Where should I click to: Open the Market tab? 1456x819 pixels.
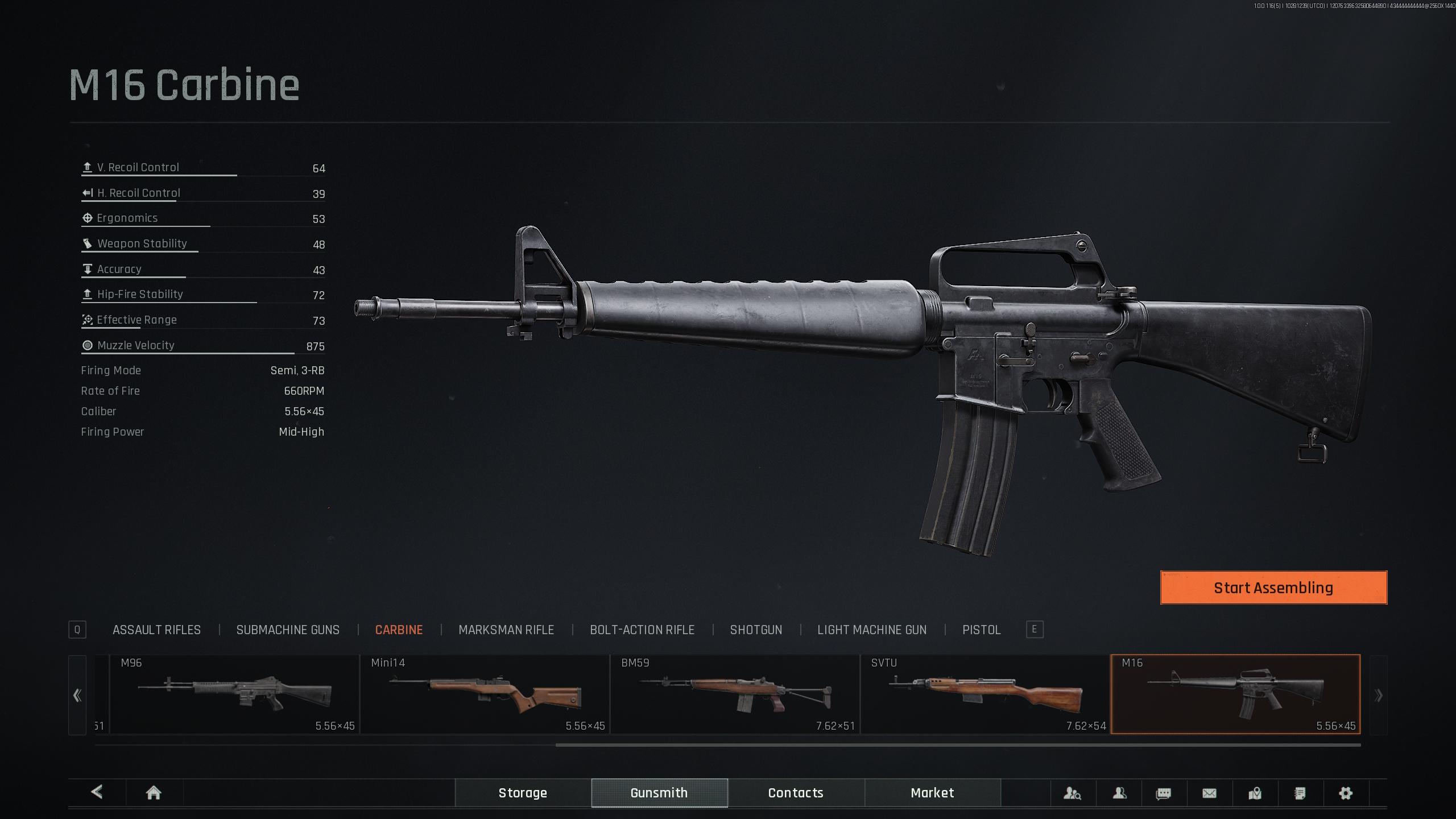point(932,793)
